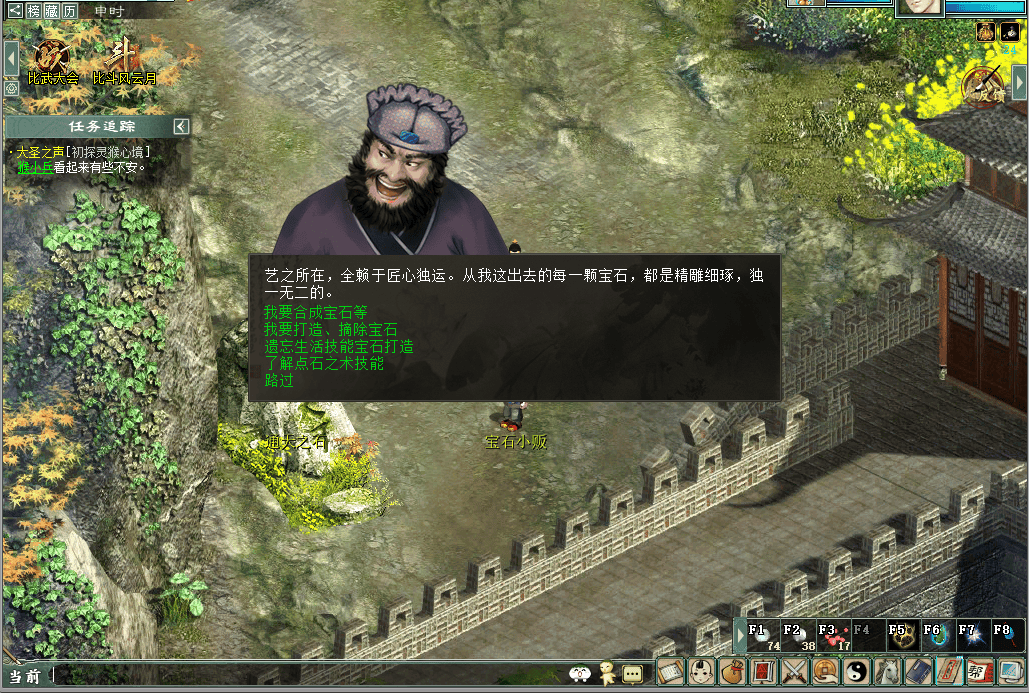
Task: Open the crossed swords toolbar icon
Action: click(794, 672)
